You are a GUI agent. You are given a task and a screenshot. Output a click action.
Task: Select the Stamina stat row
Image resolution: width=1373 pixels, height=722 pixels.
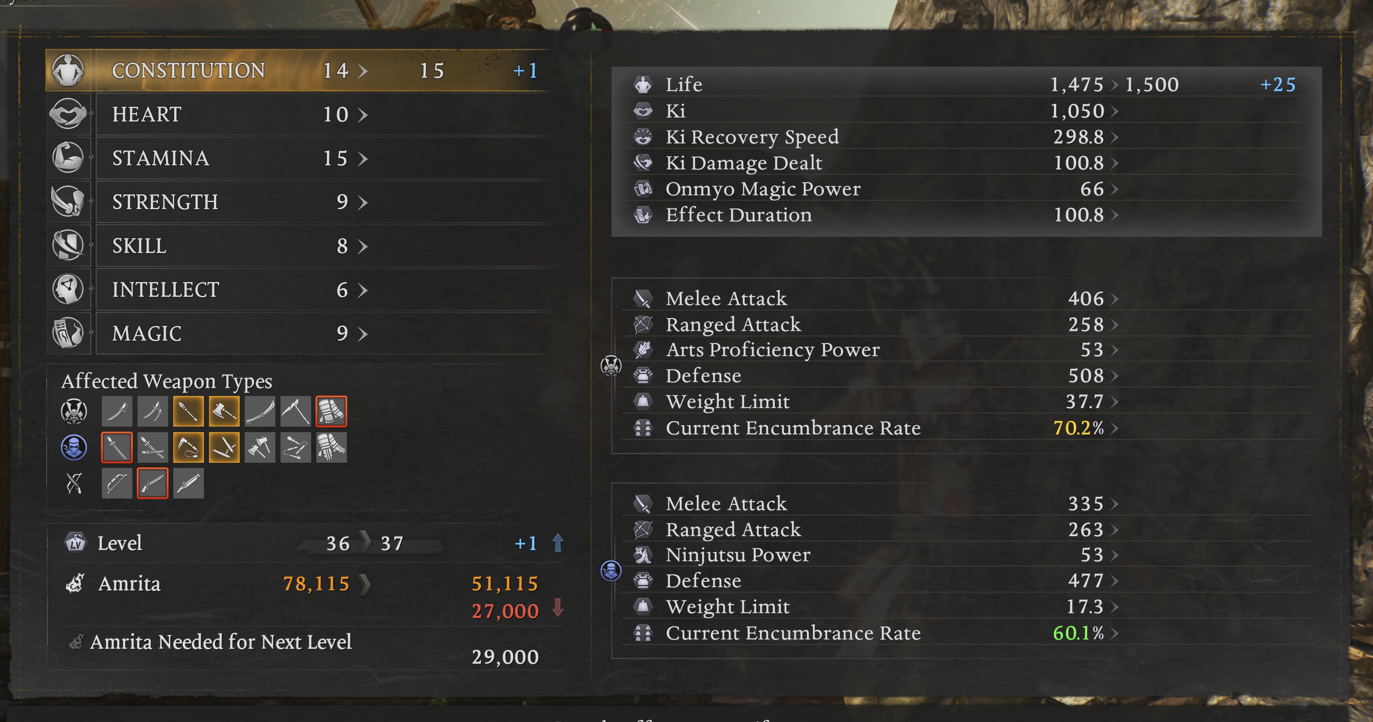pos(300,159)
